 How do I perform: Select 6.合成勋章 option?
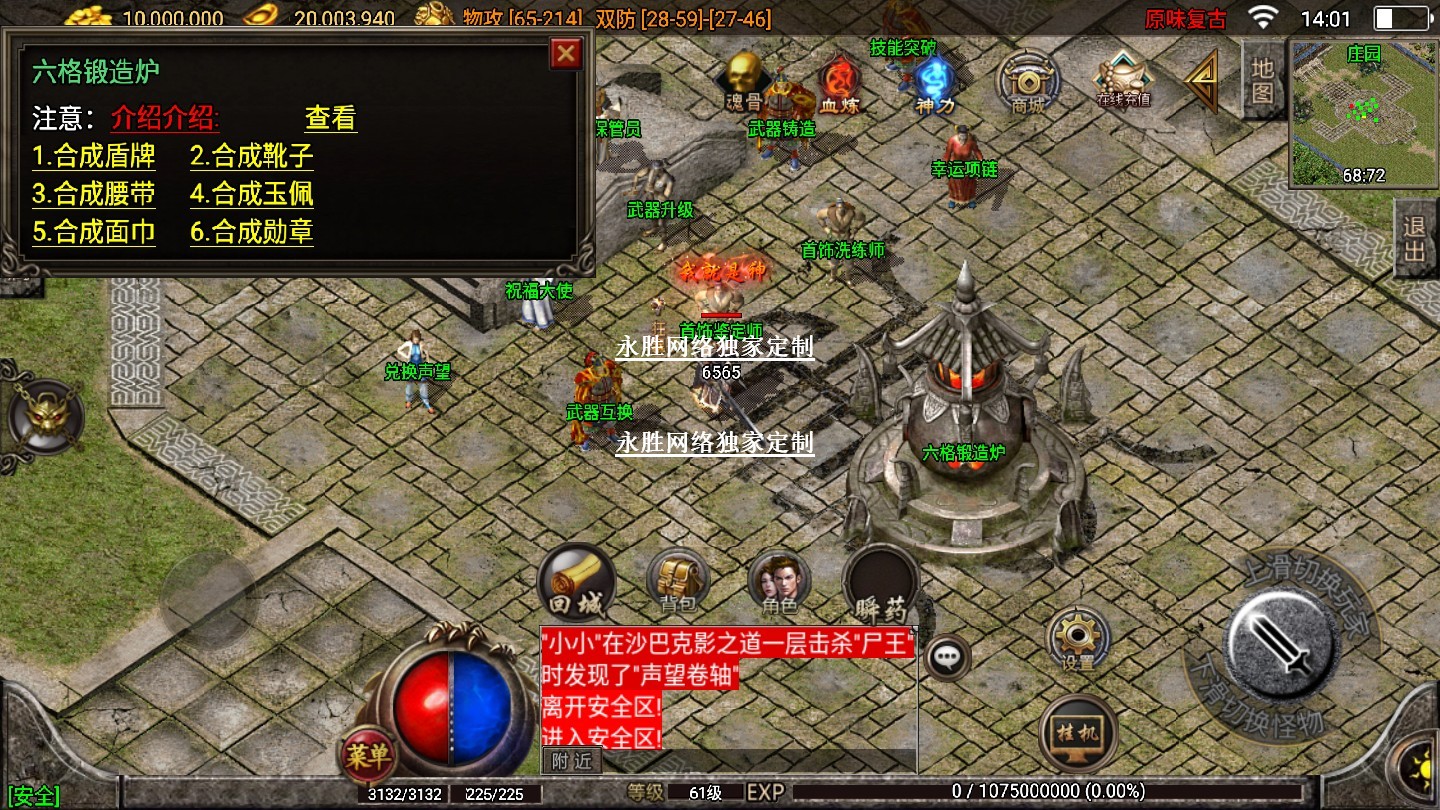pos(252,232)
